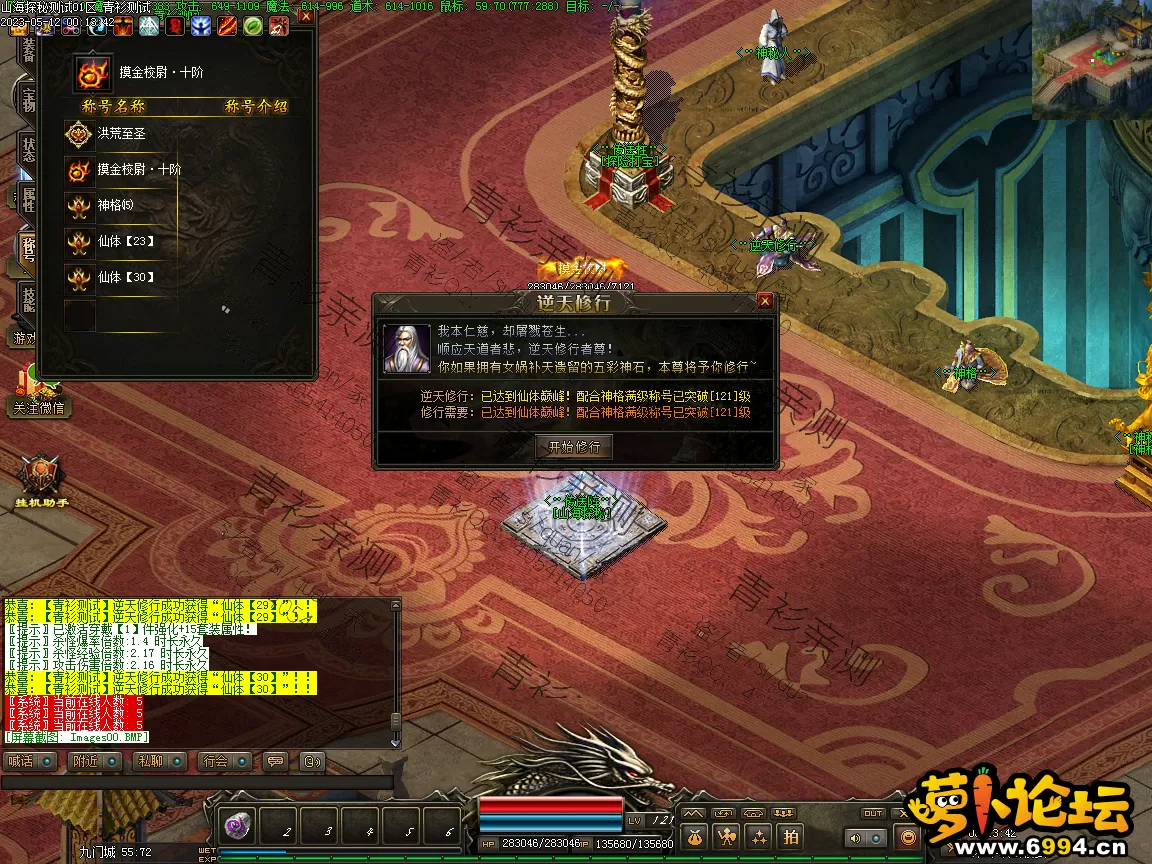The image size is (1152, 864).
Task: Switch to the 装备 equipment tab
Action: click(x=27, y=50)
